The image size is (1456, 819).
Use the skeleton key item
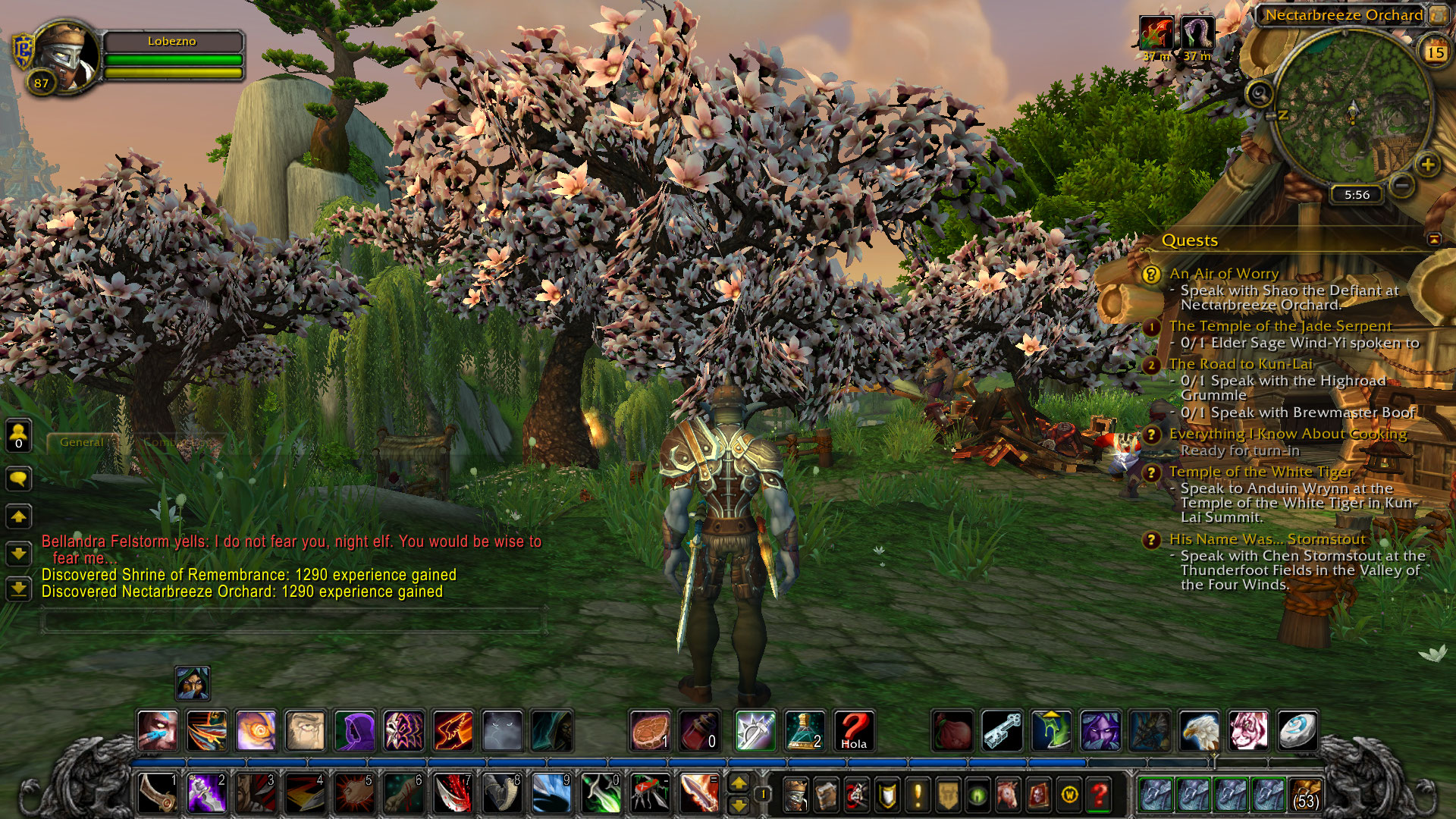(x=1002, y=730)
